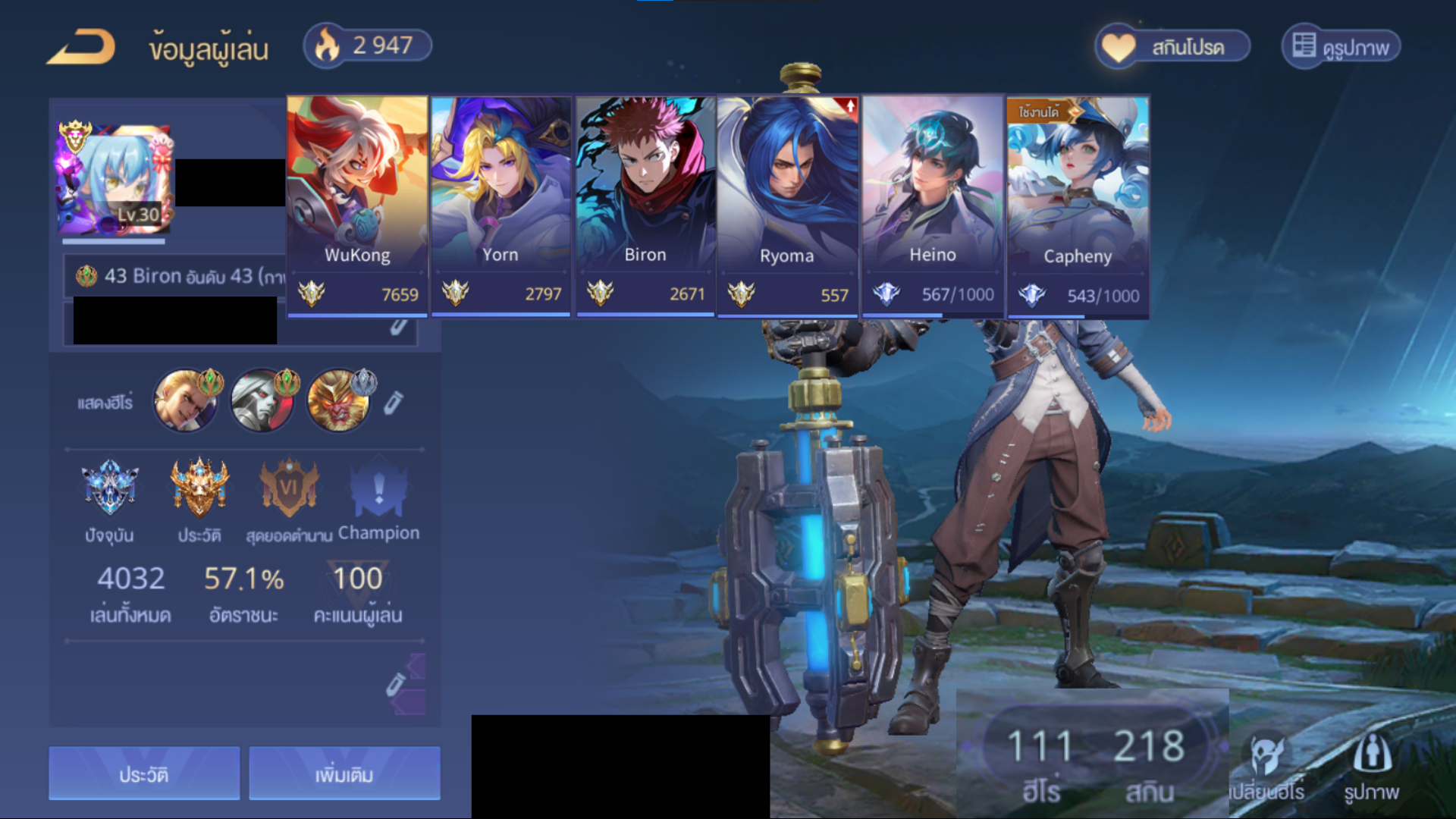This screenshot has height=819, width=1456.
Task: Show the 218 skins collection
Action: (x=1149, y=762)
